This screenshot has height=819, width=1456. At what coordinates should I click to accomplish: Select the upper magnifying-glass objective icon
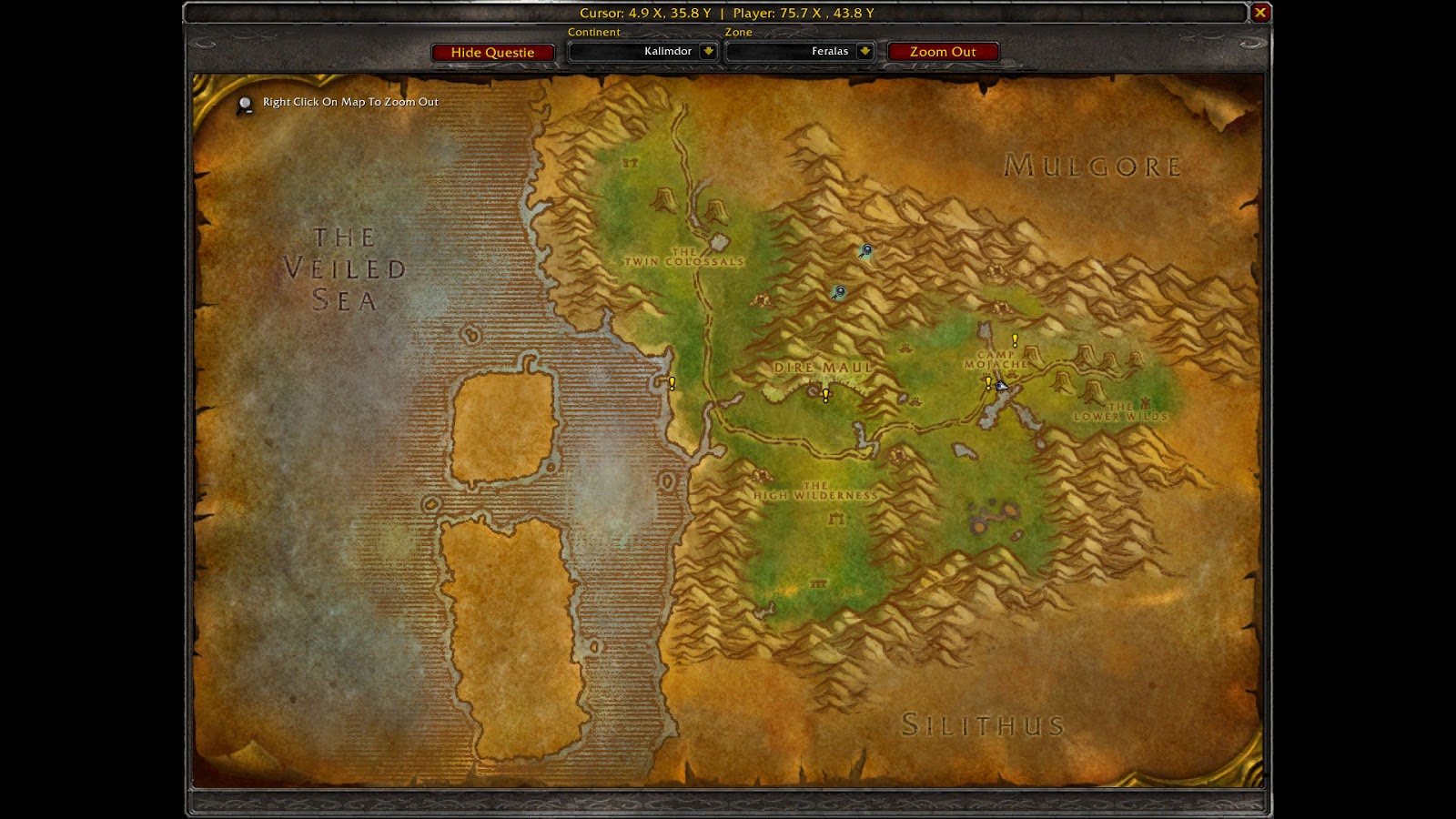[x=865, y=251]
